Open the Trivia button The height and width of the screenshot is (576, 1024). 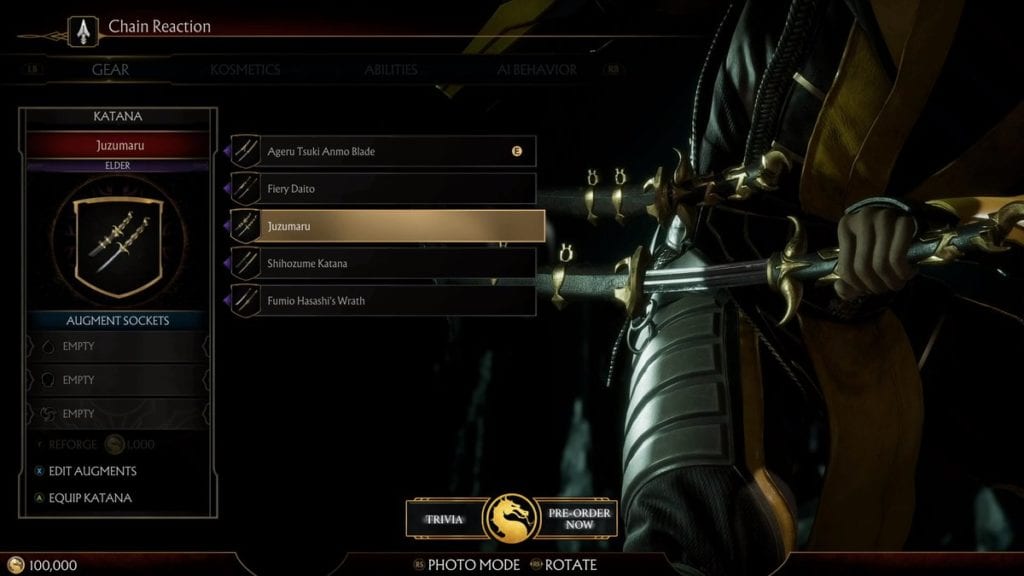444,518
